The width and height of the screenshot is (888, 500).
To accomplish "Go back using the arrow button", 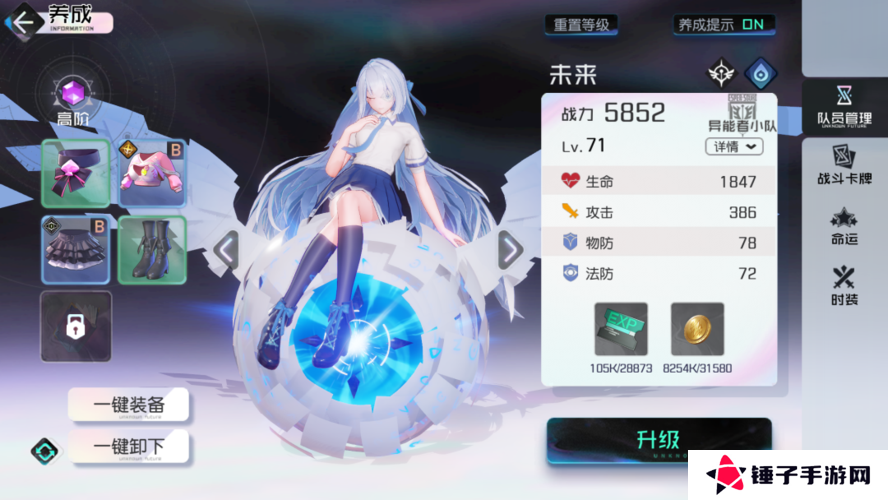I will (x=22, y=21).
